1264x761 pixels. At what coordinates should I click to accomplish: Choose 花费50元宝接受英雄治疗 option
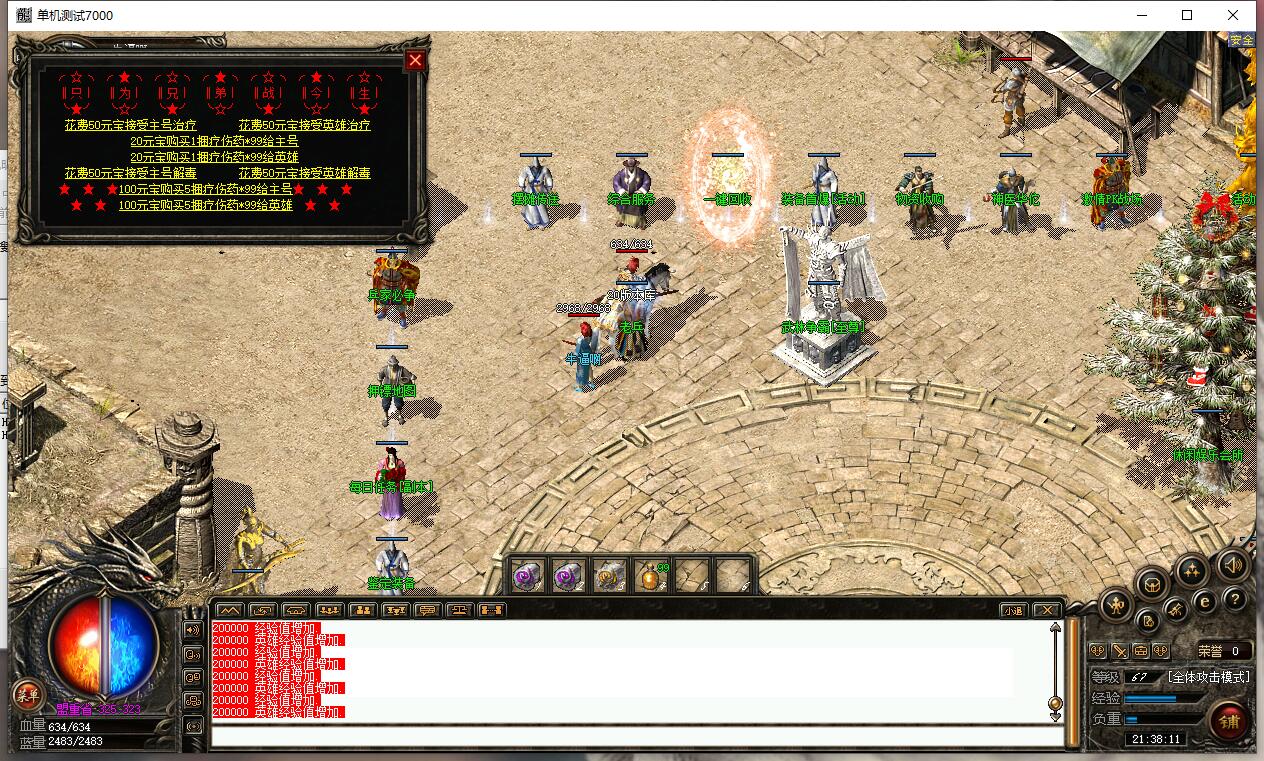[304, 125]
